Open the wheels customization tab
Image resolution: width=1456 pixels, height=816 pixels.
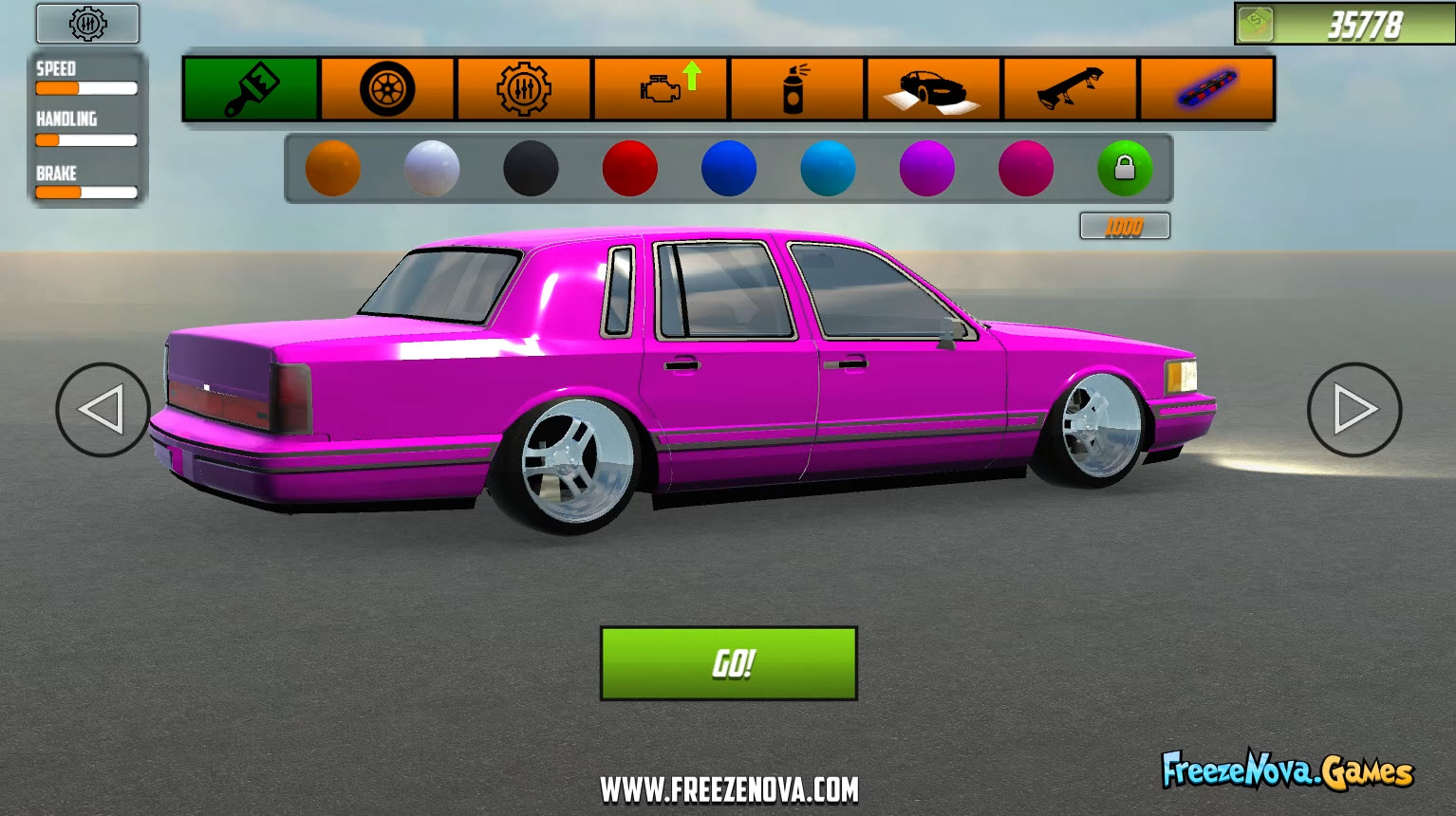[x=385, y=88]
